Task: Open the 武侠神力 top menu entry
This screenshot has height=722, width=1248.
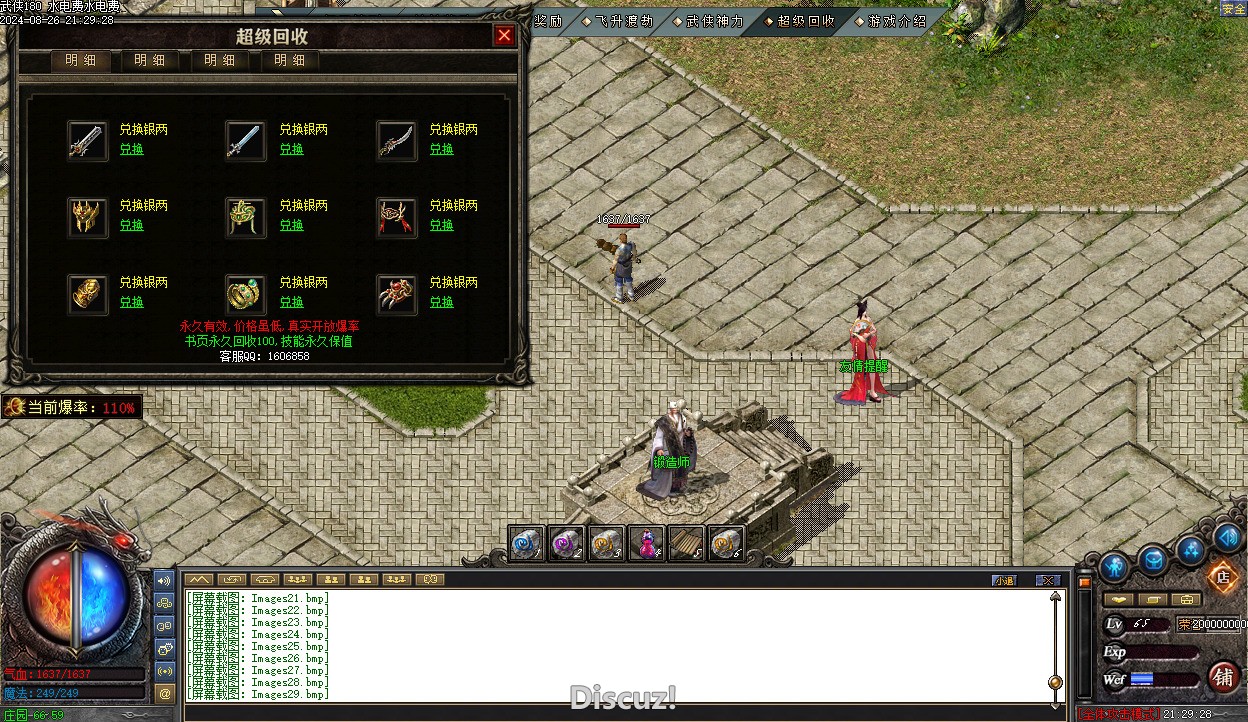Action: pos(714,21)
